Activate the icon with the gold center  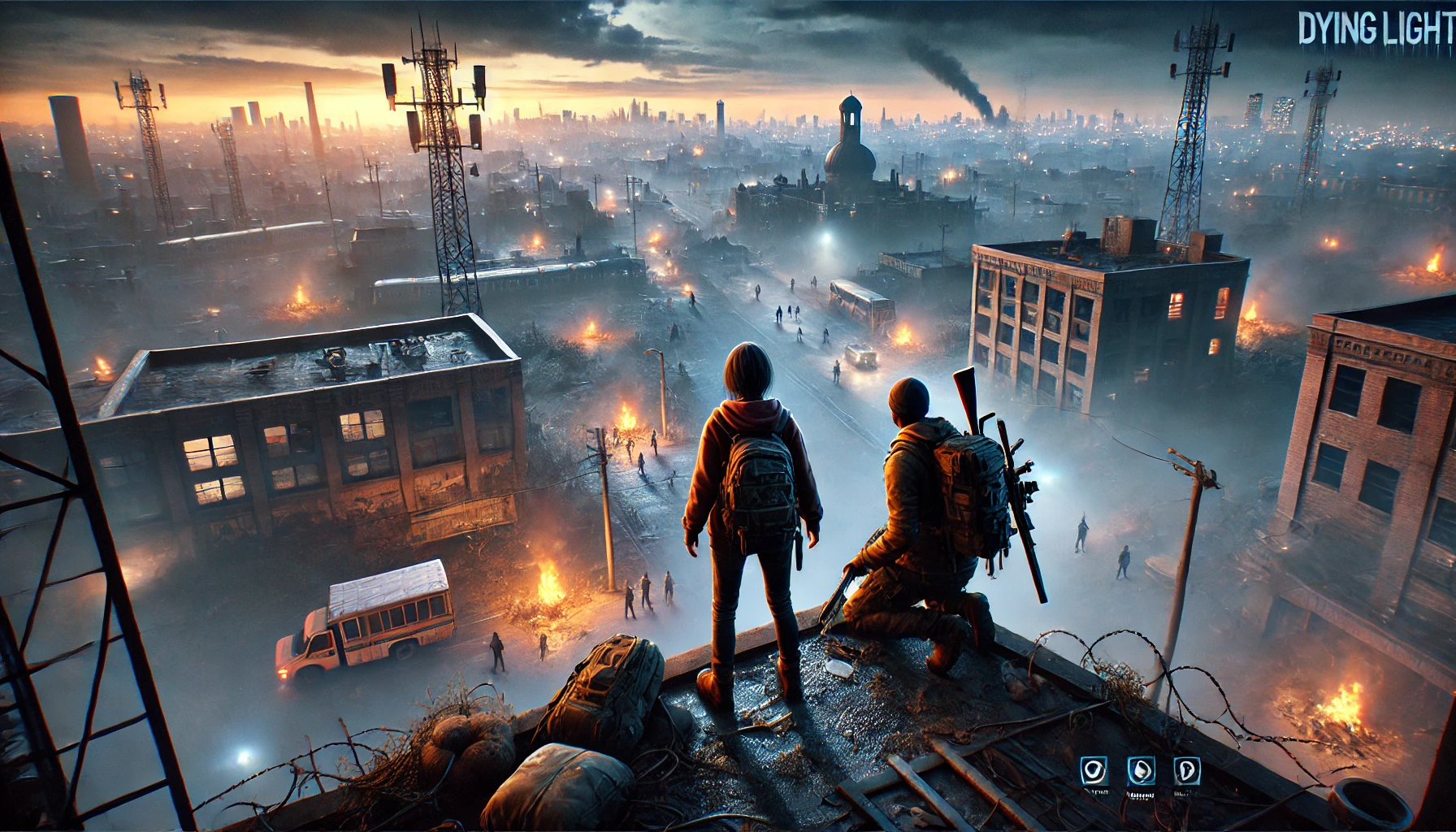pos(1141,771)
